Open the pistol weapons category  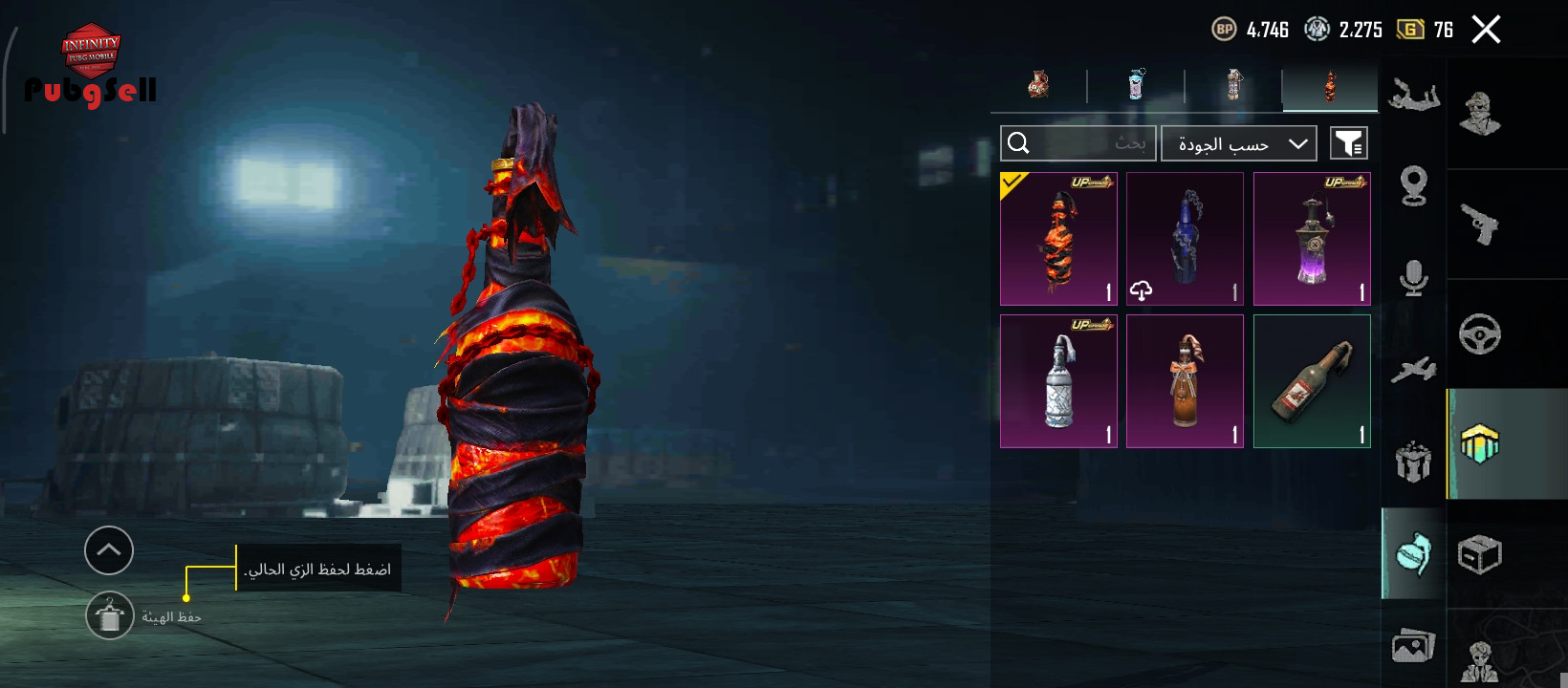[x=1479, y=225]
